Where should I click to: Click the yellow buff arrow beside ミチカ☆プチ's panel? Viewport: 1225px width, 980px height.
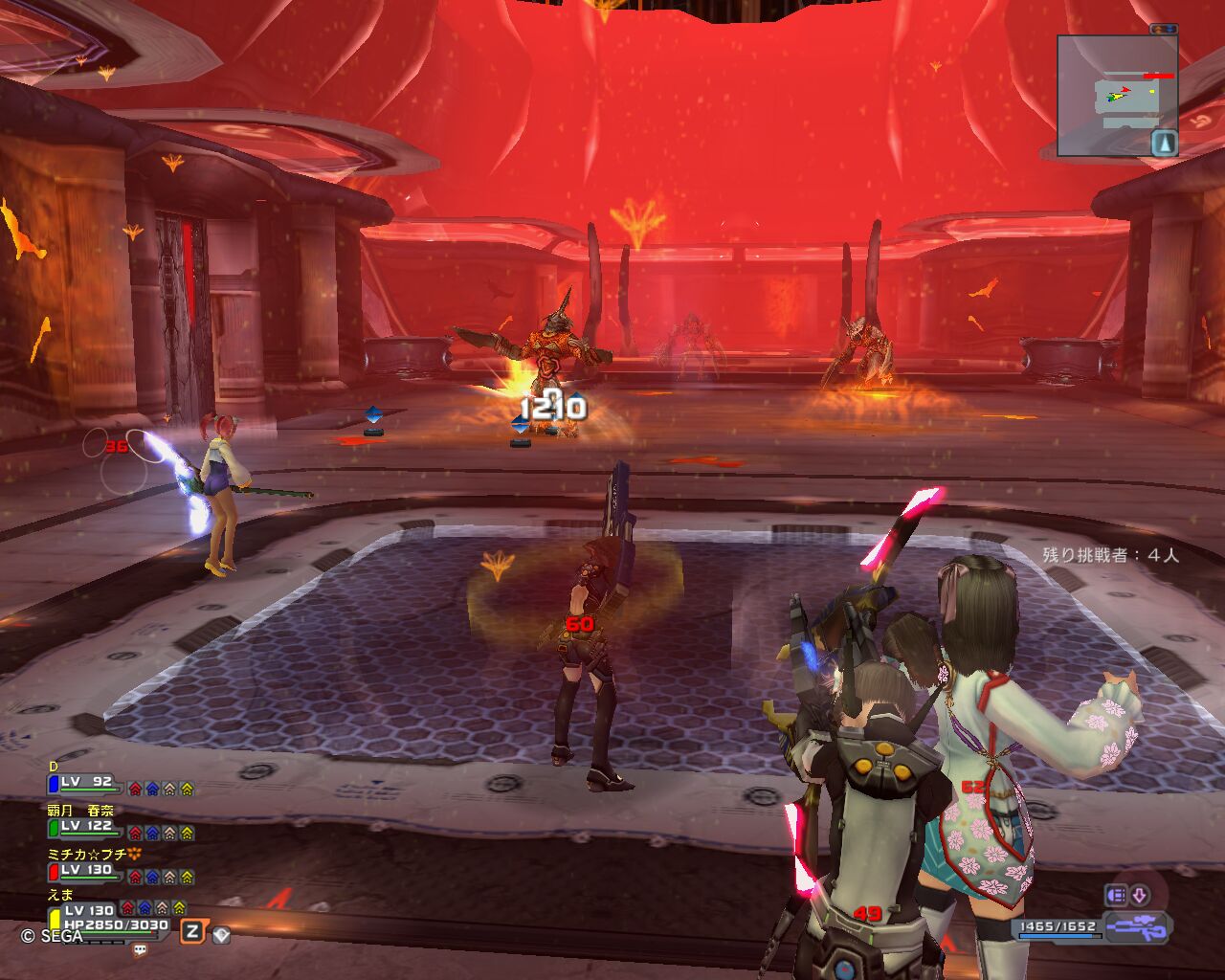[187, 878]
